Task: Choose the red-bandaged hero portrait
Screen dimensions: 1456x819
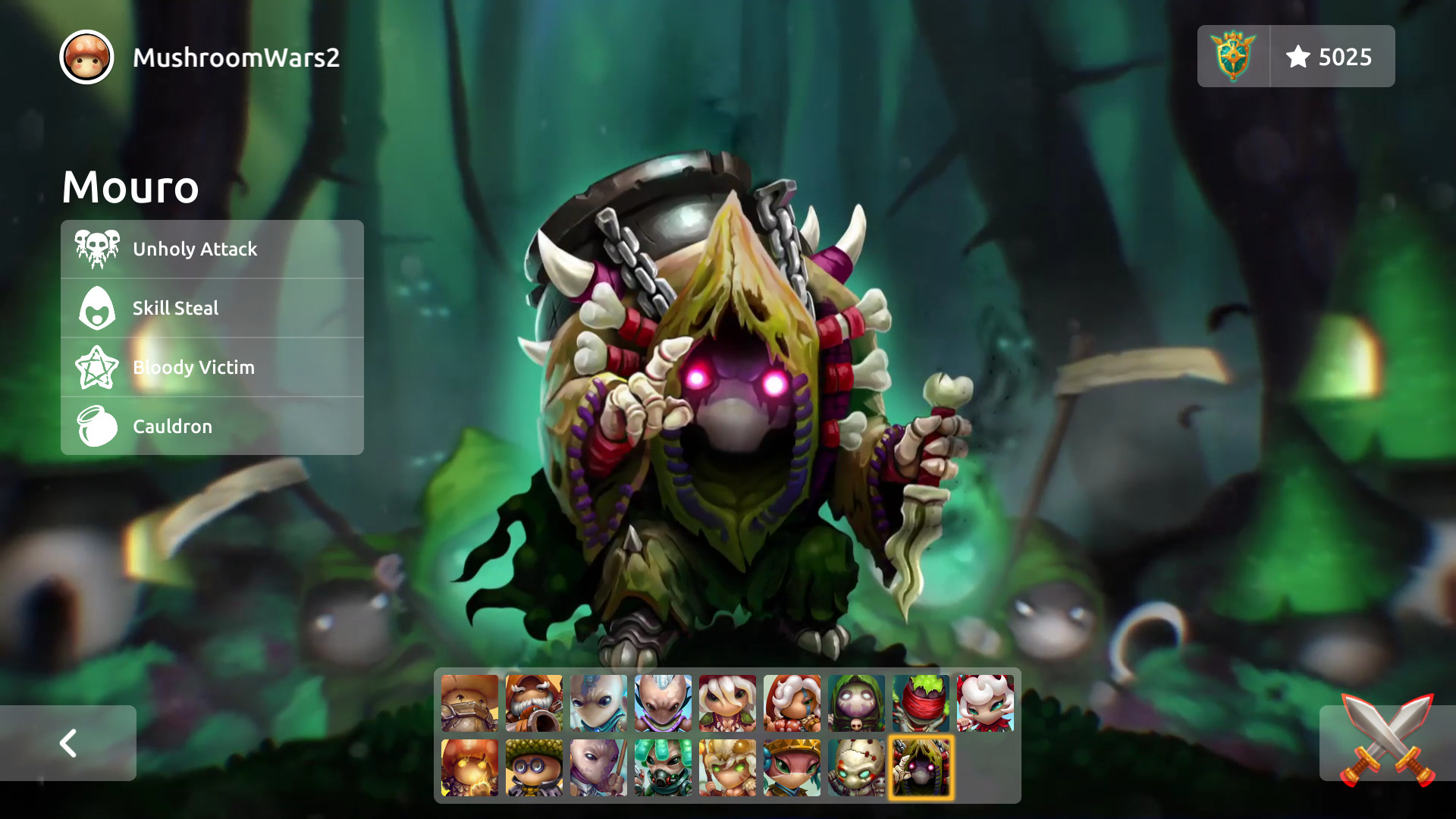Action: pos(920,704)
